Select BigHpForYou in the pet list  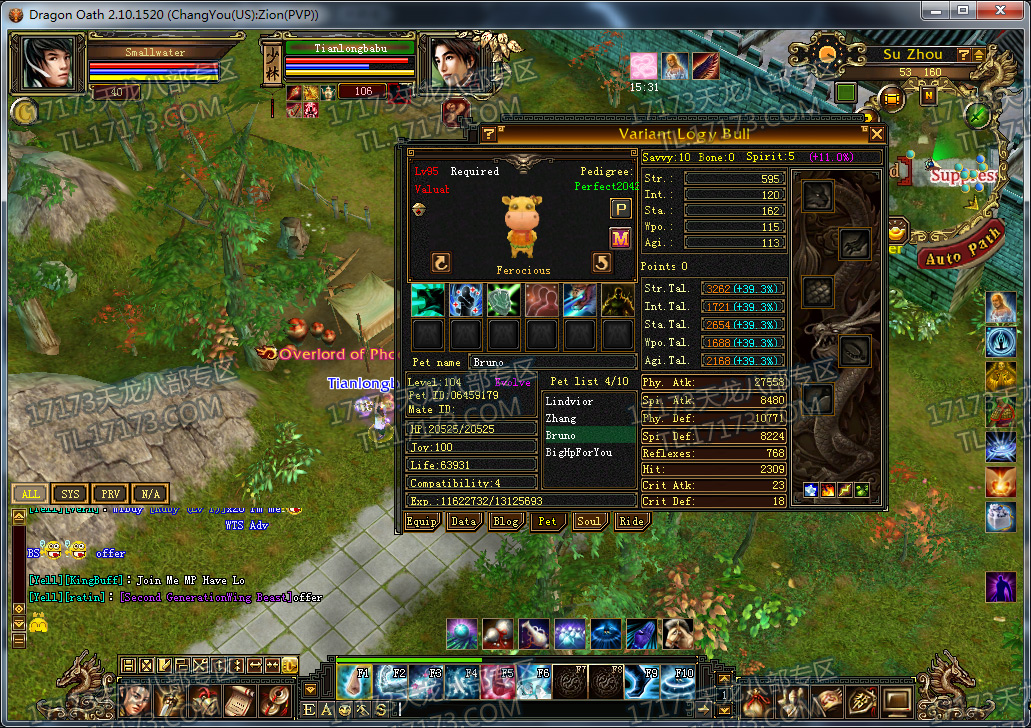[579, 453]
